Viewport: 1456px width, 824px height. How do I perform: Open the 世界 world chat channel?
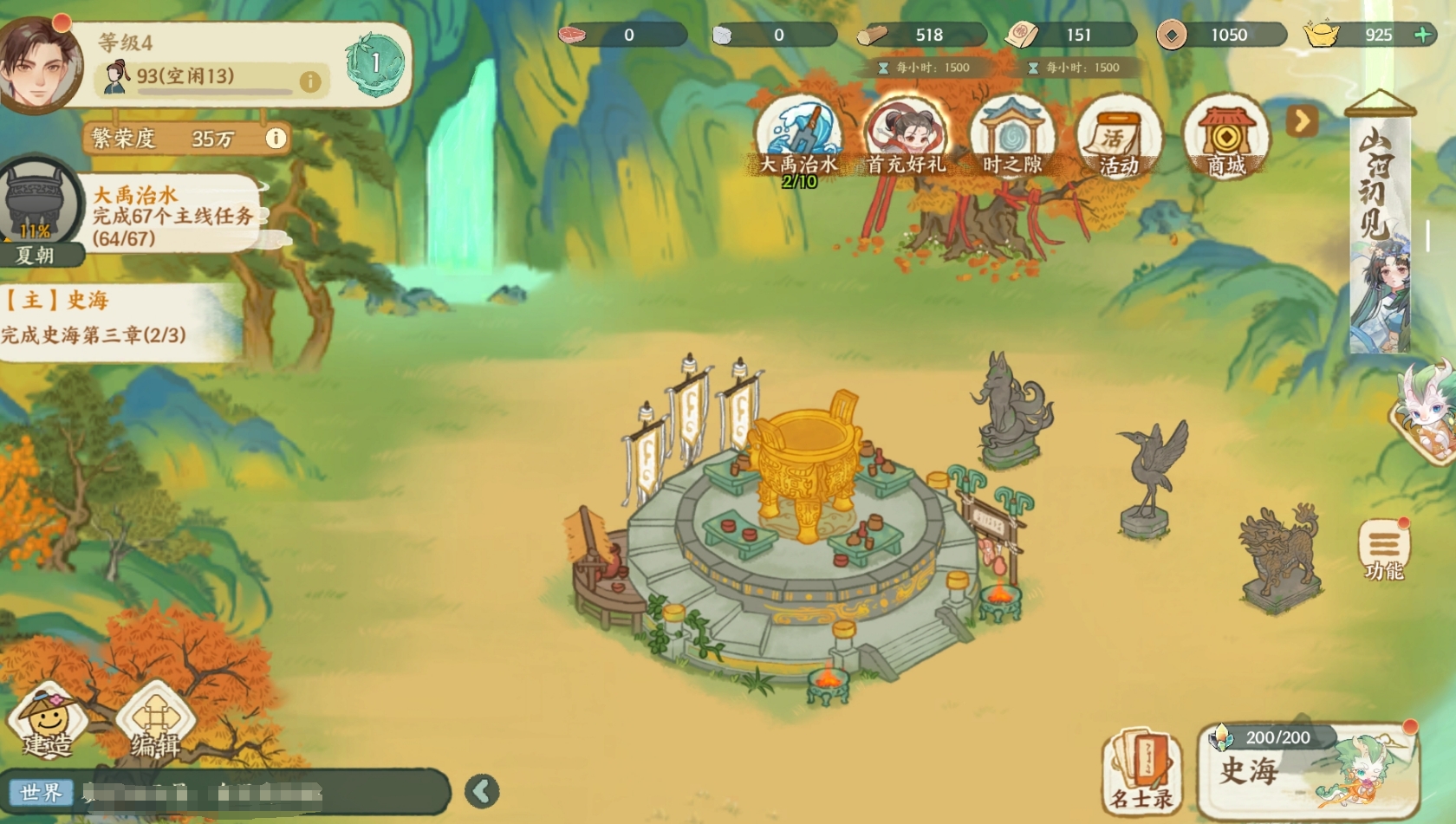point(42,792)
